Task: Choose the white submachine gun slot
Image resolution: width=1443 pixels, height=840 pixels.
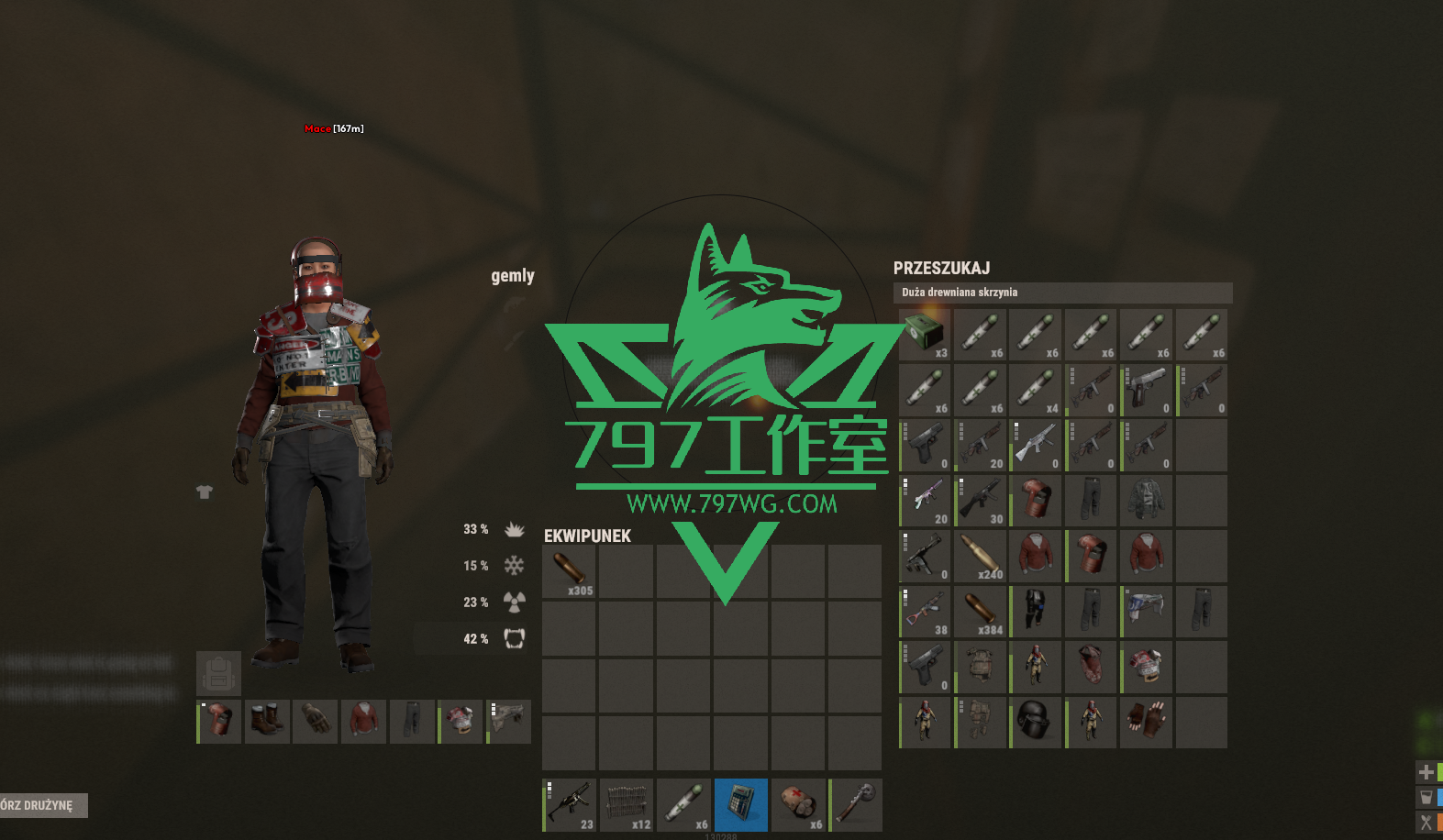Action: click(1036, 445)
